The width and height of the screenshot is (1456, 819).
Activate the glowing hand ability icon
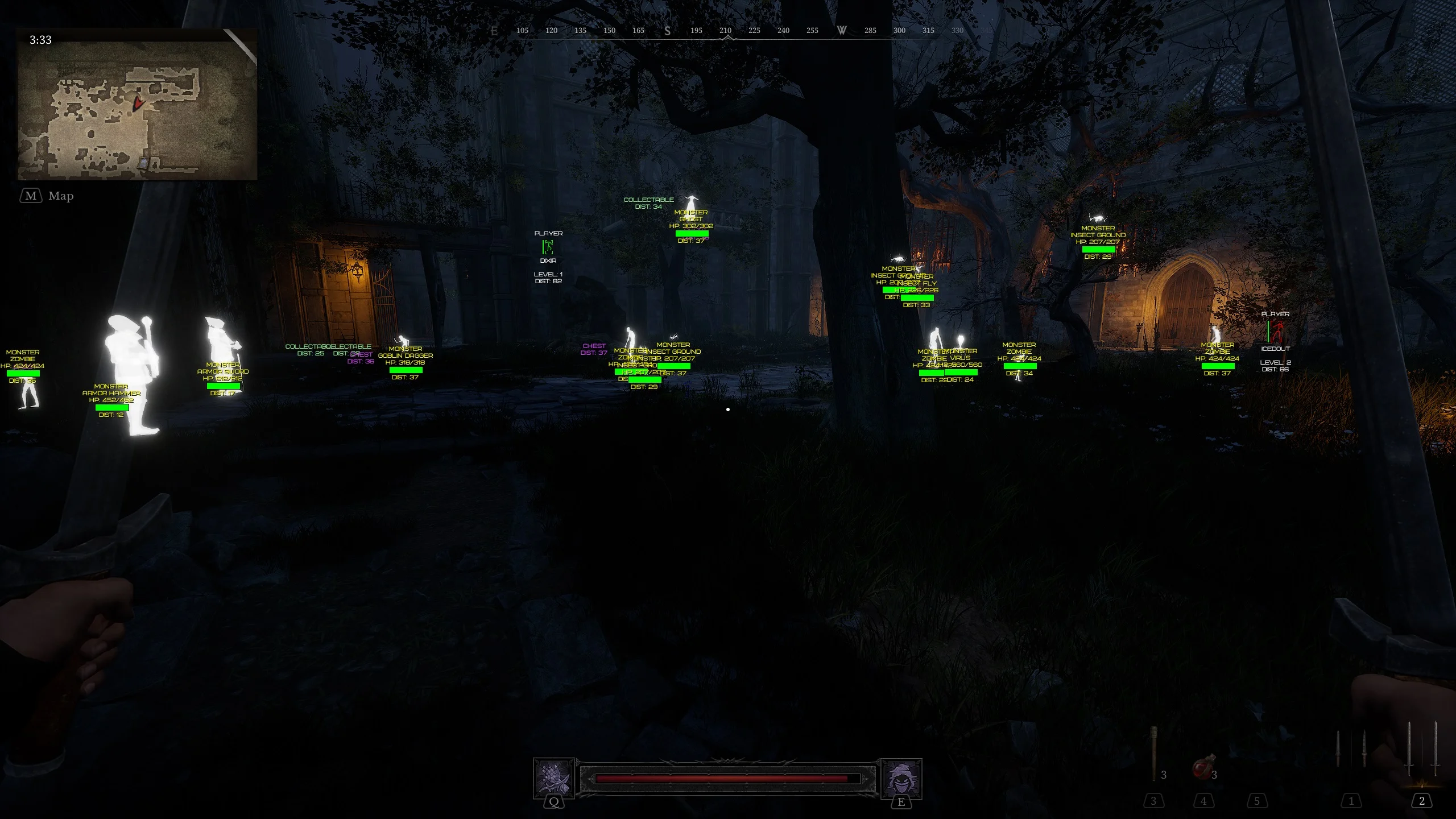553,778
